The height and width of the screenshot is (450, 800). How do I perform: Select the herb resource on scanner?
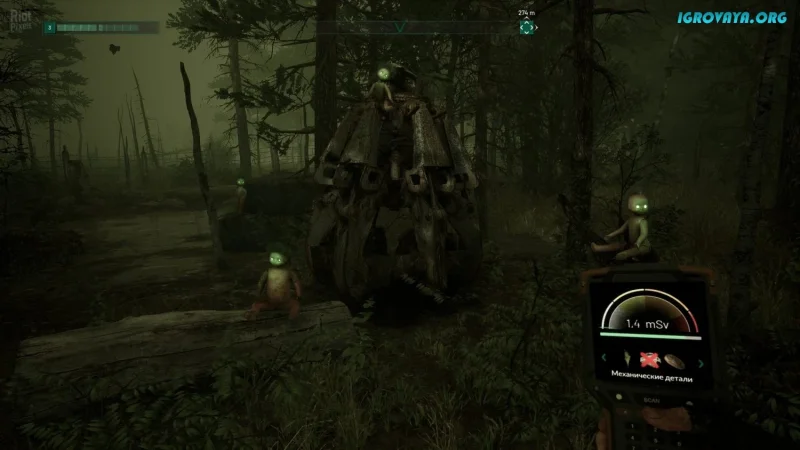[627, 359]
